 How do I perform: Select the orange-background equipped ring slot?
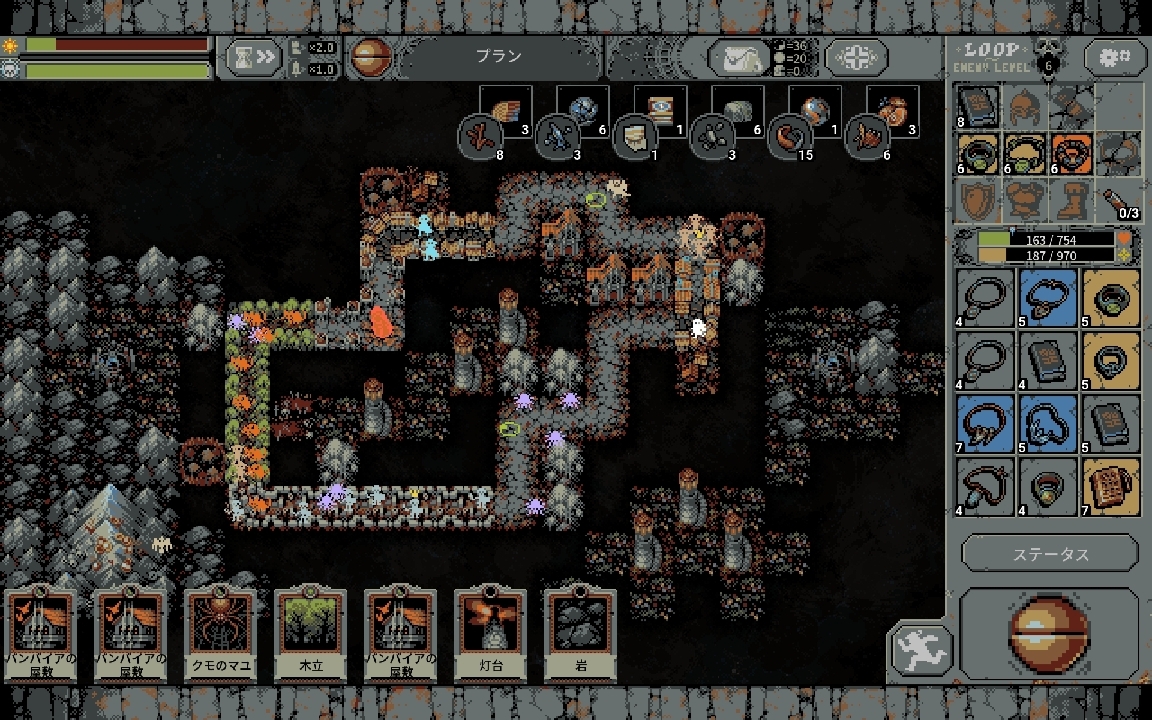pyautogui.click(x=1073, y=153)
